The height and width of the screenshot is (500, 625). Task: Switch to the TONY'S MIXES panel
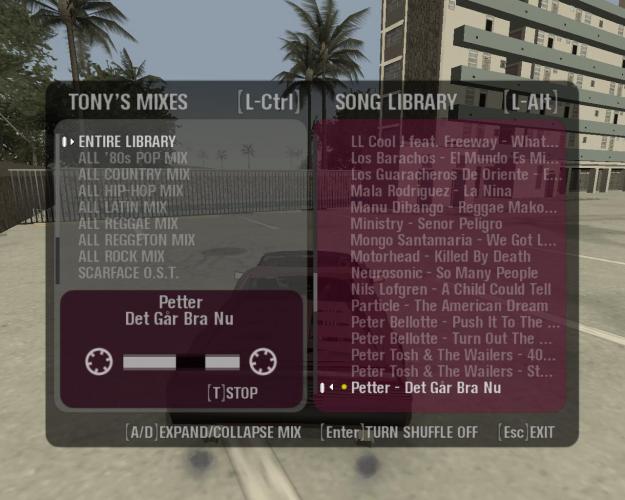[127, 102]
